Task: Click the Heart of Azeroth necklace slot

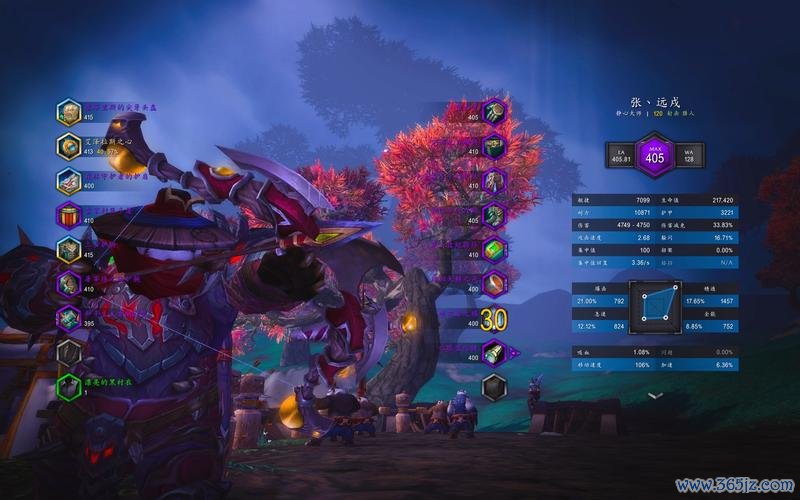Action: (69, 147)
